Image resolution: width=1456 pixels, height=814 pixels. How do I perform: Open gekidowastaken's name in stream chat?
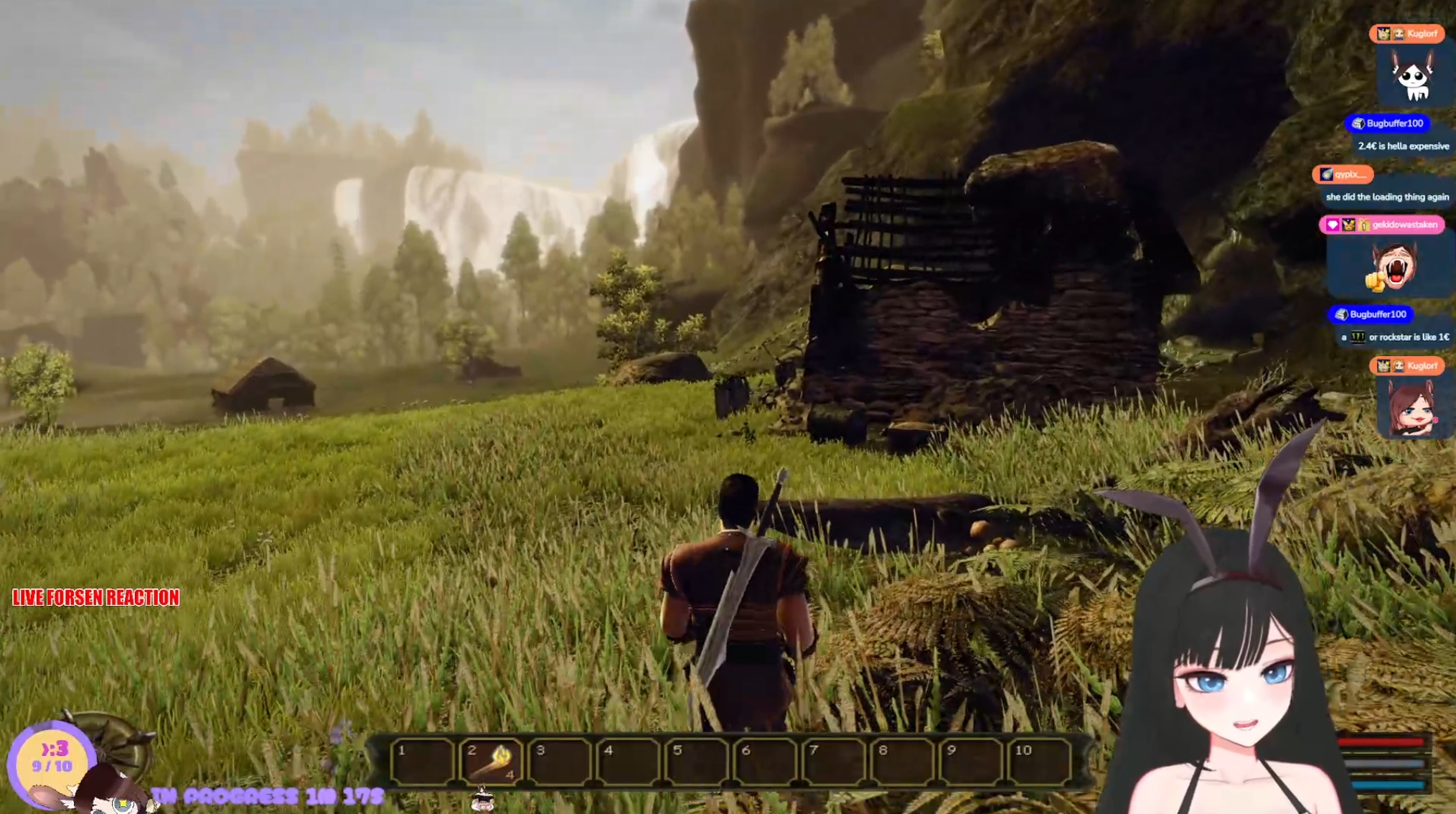(x=1404, y=225)
